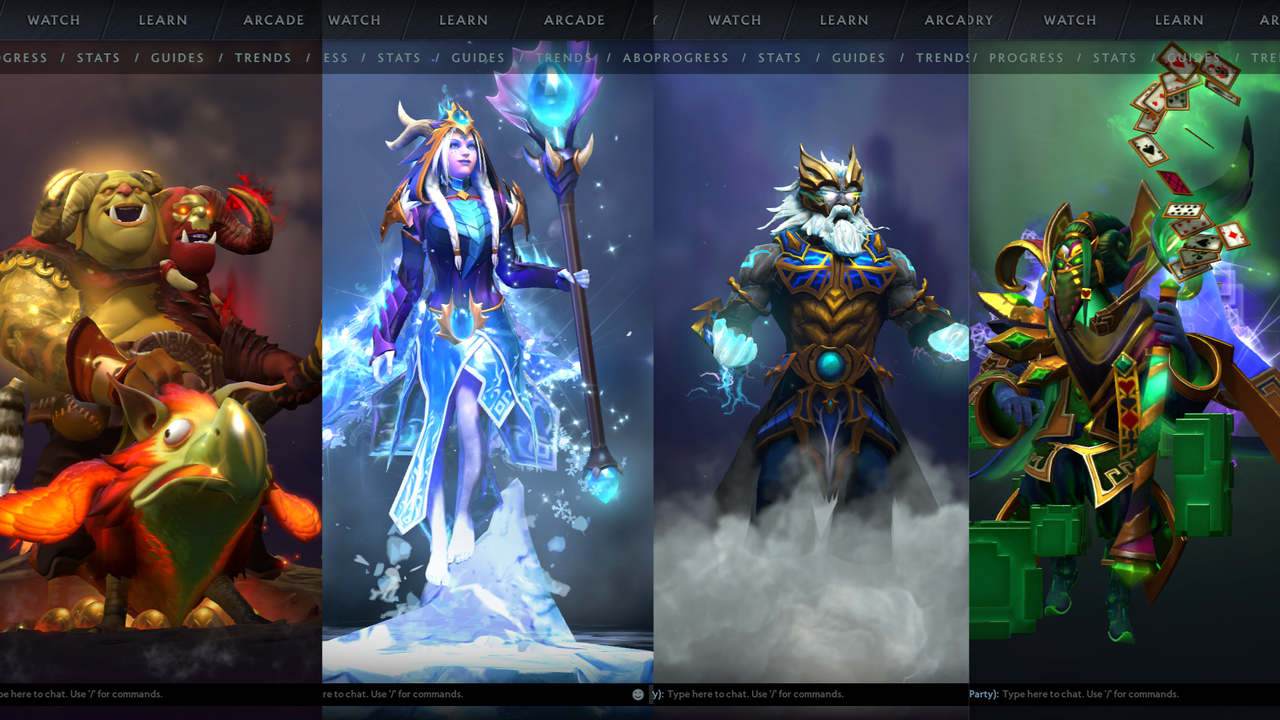Open the WATCH menu on the leftmost panel
Image resolution: width=1280 pixels, height=720 pixels.
(x=53, y=19)
